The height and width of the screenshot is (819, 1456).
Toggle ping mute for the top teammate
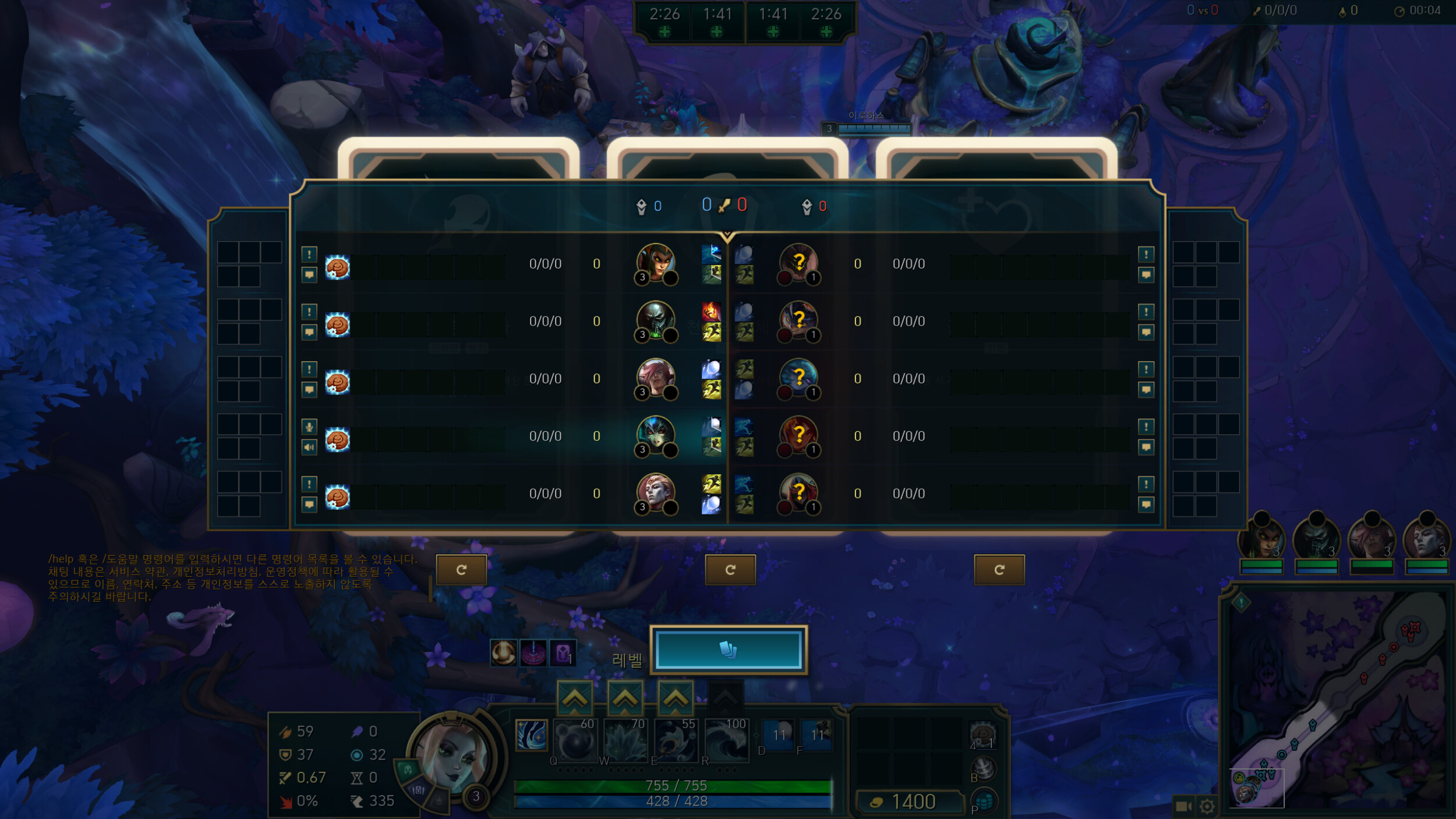click(309, 255)
